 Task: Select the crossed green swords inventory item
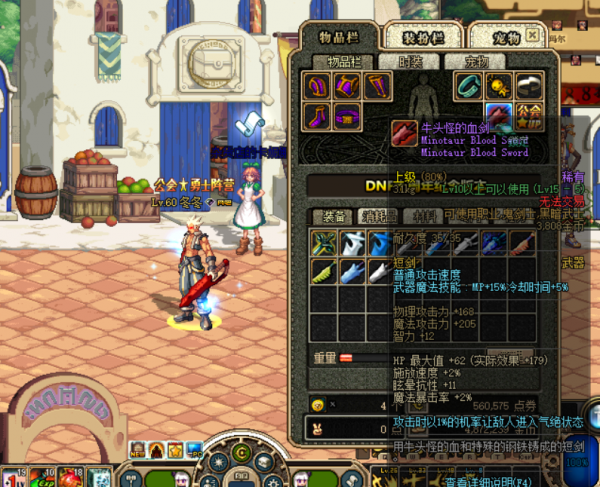[x=322, y=242]
